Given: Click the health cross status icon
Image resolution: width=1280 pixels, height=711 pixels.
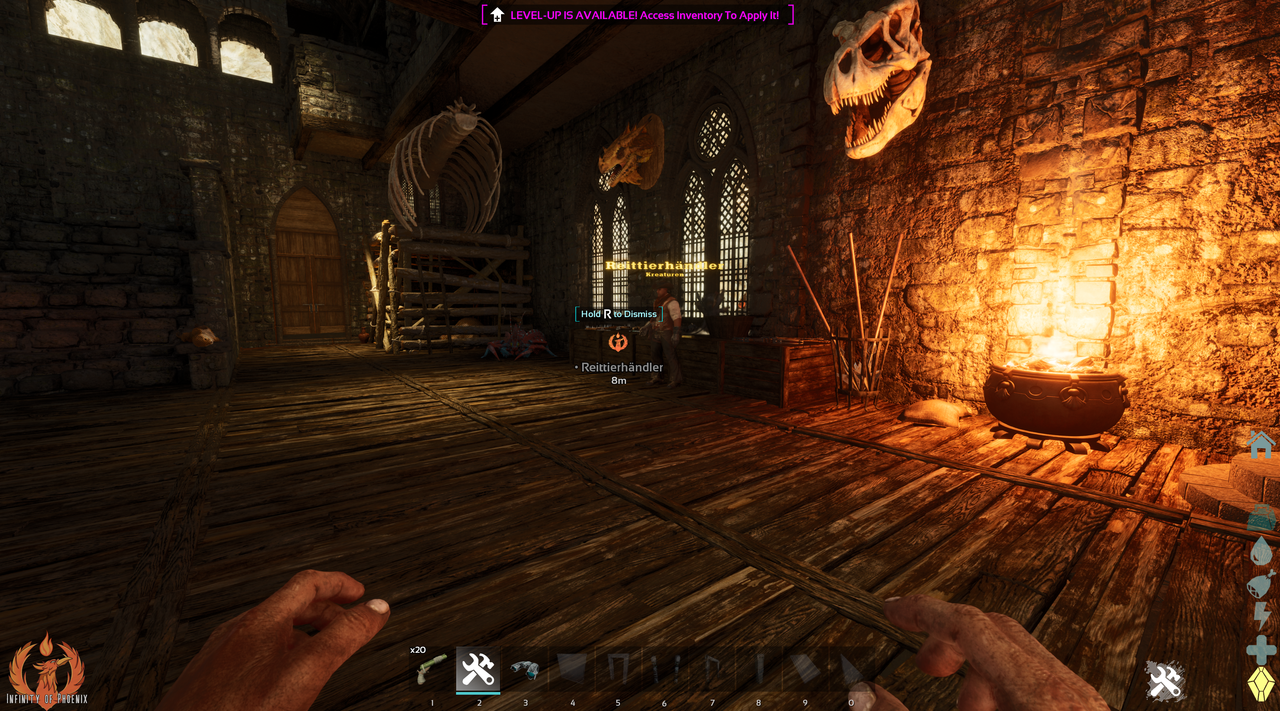Looking at the screenshot, I should [1261, 650].
